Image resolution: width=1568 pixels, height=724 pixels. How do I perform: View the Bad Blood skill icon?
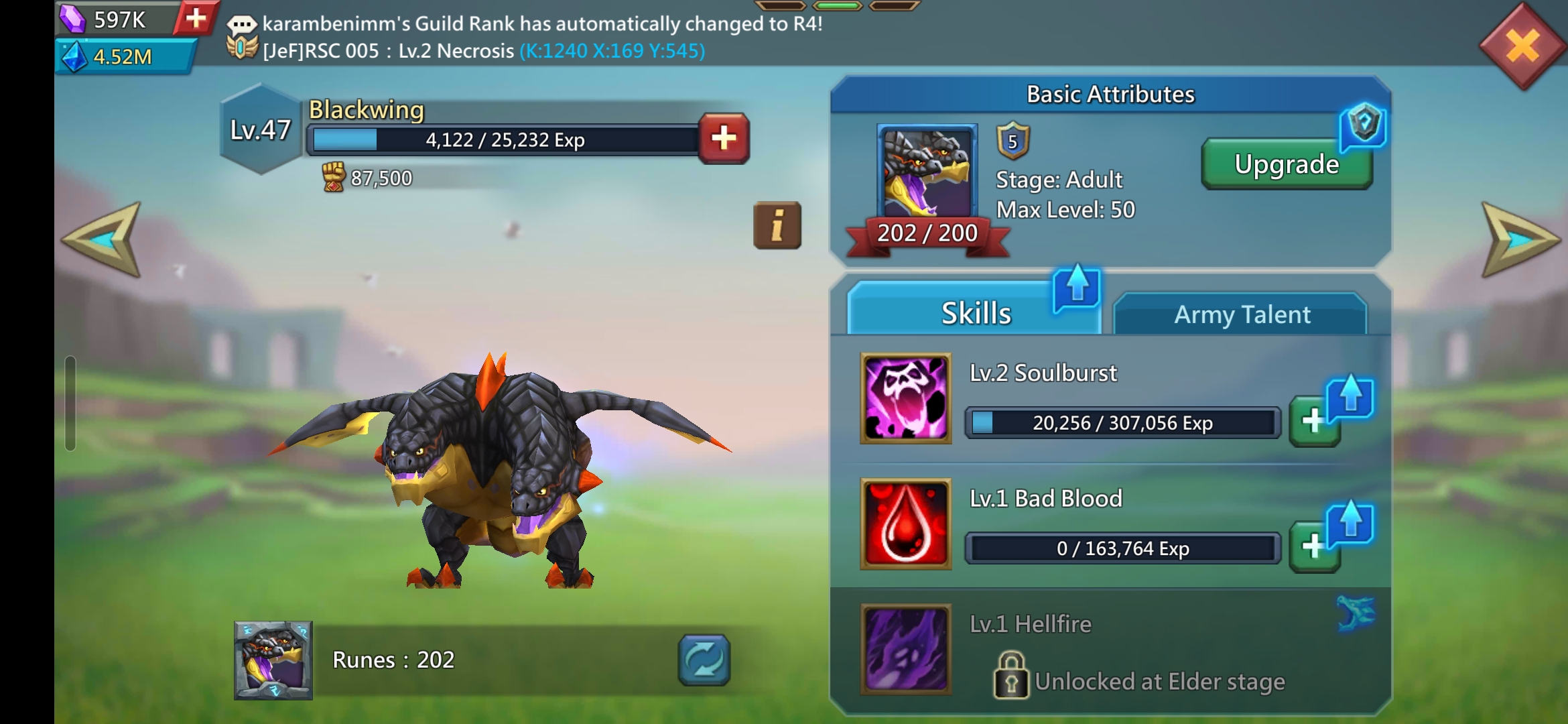[x=905, y=524]
